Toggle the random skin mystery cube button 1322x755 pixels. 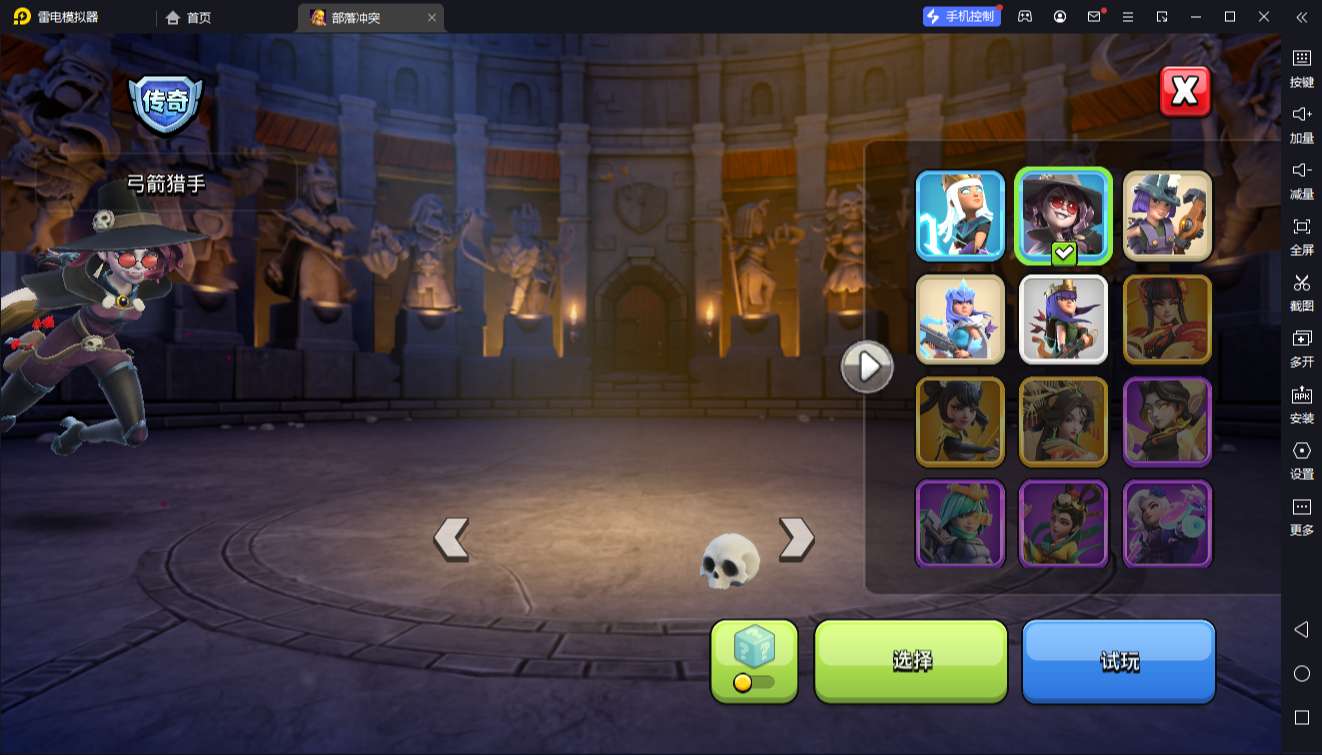tap(754, 660)
